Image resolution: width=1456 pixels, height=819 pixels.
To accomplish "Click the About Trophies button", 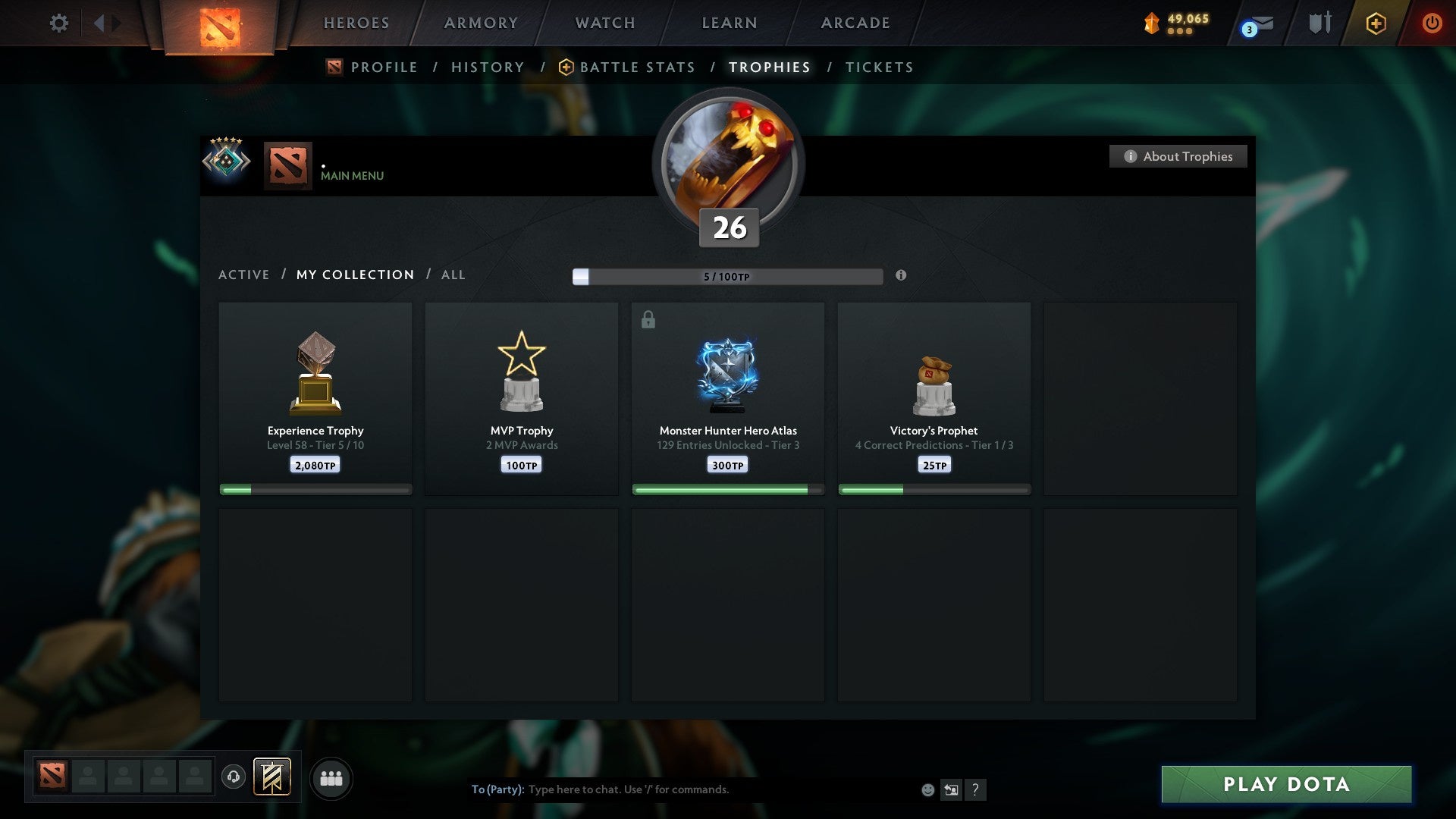I will pos(1178,156).
